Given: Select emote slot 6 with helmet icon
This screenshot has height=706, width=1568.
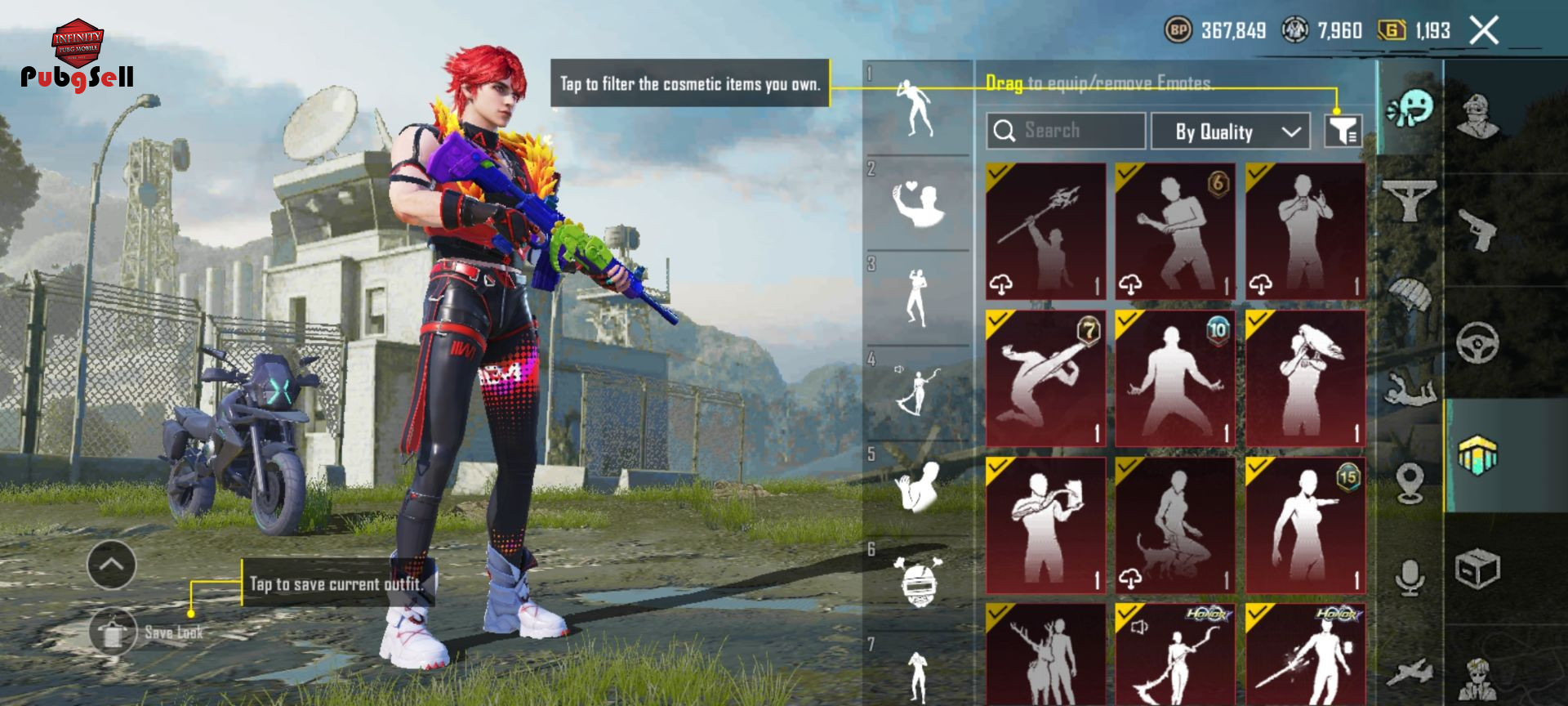Looking at the screenshot, I should 918,583.
